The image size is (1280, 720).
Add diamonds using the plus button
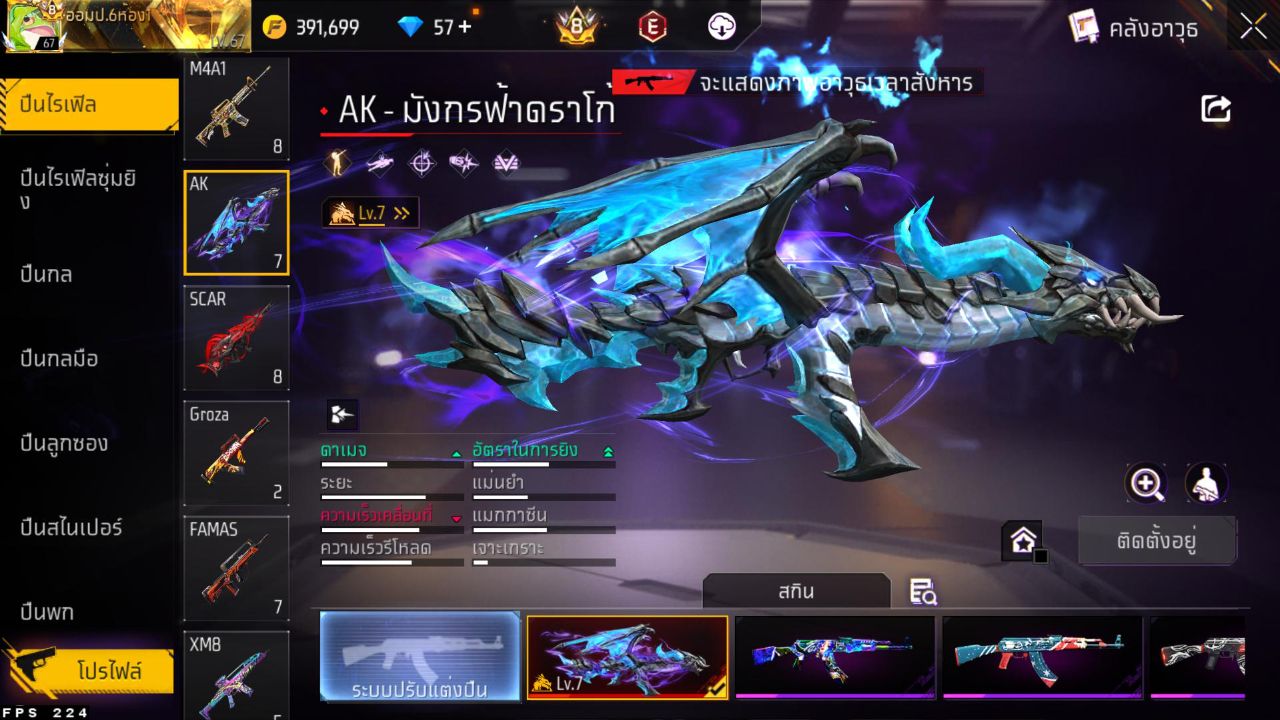pyautogui.click(x=464, y=27)
